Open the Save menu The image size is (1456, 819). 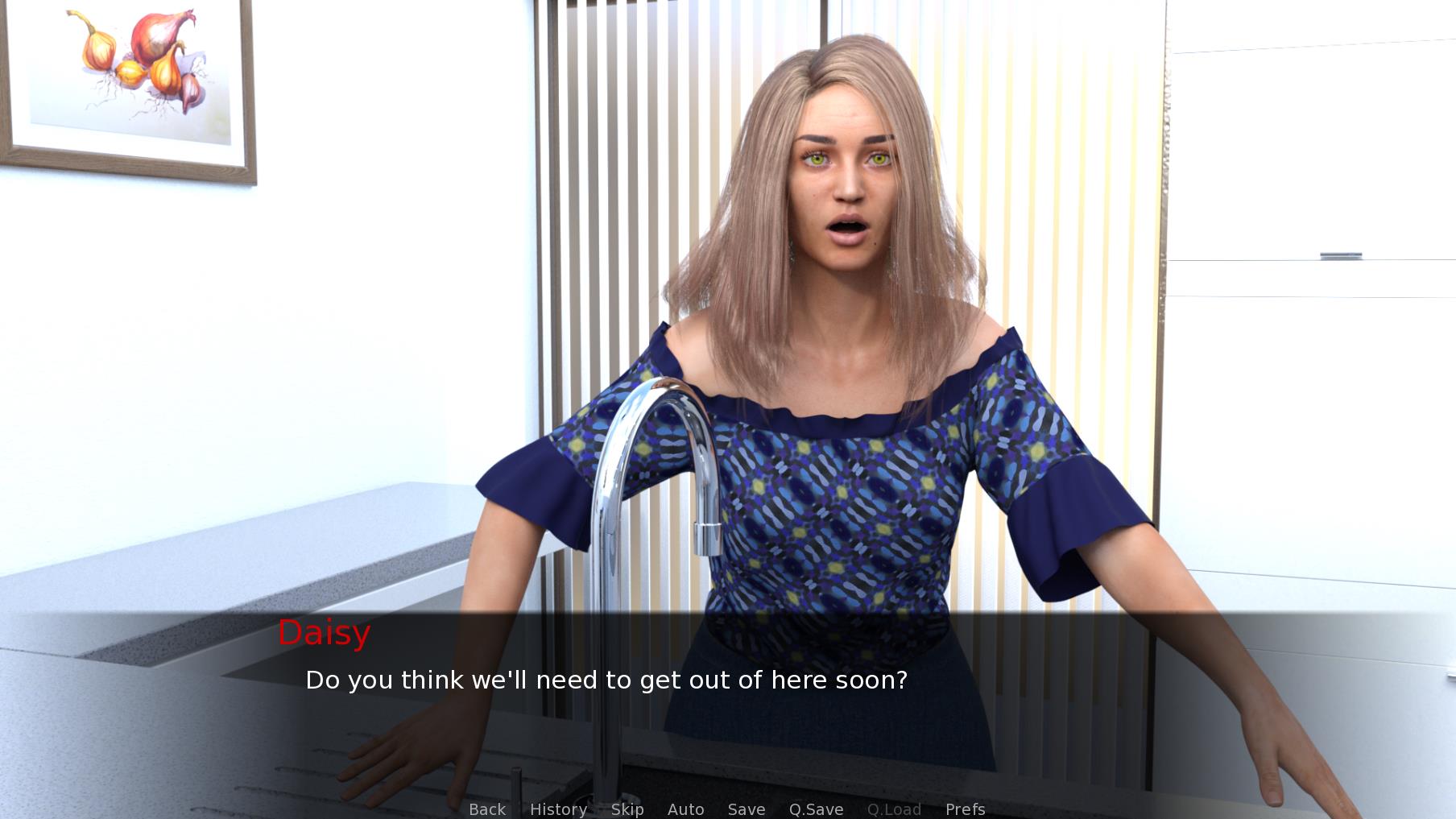(747, 809)
